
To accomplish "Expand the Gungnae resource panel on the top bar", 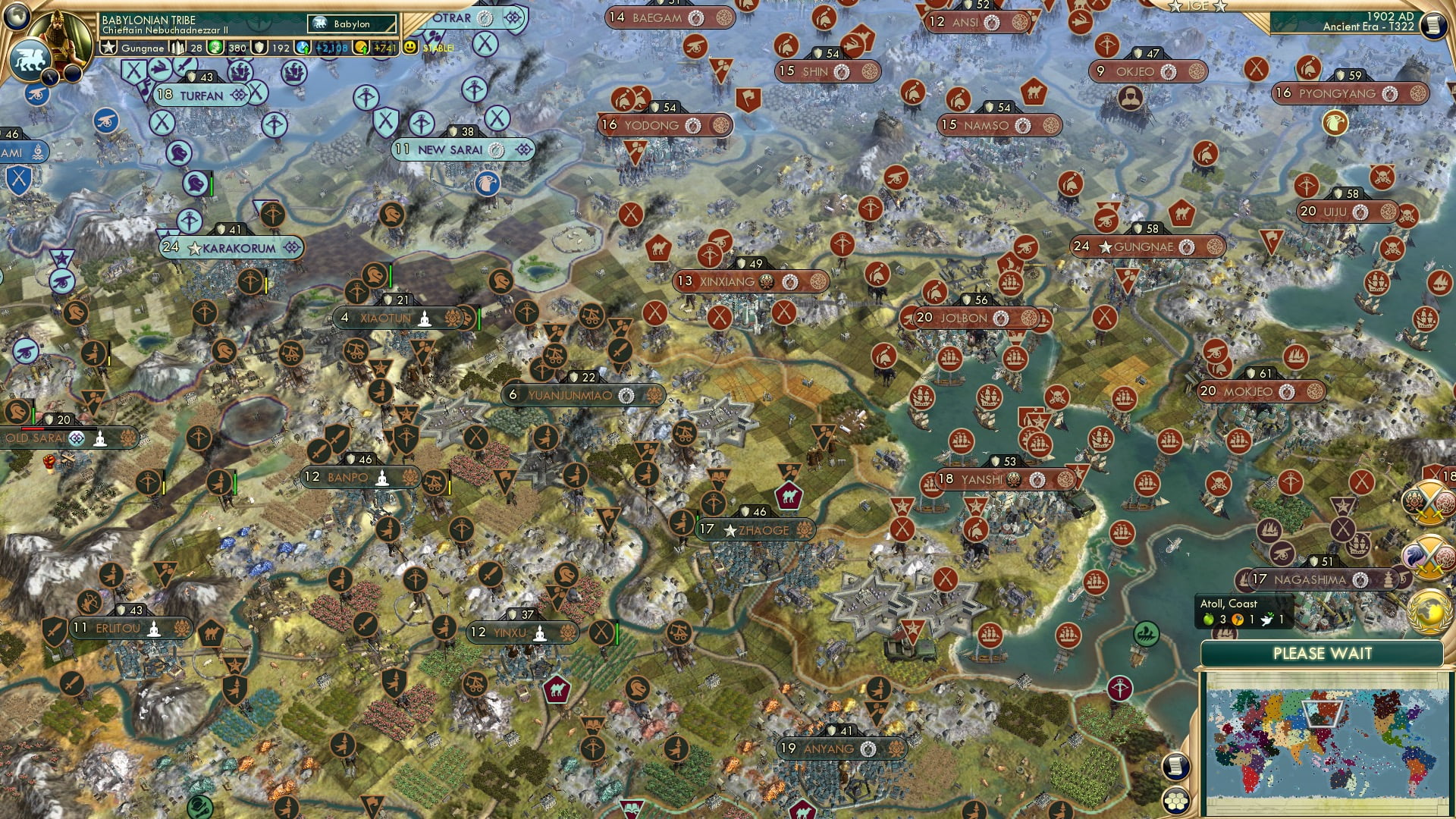I will click(135, 48).
